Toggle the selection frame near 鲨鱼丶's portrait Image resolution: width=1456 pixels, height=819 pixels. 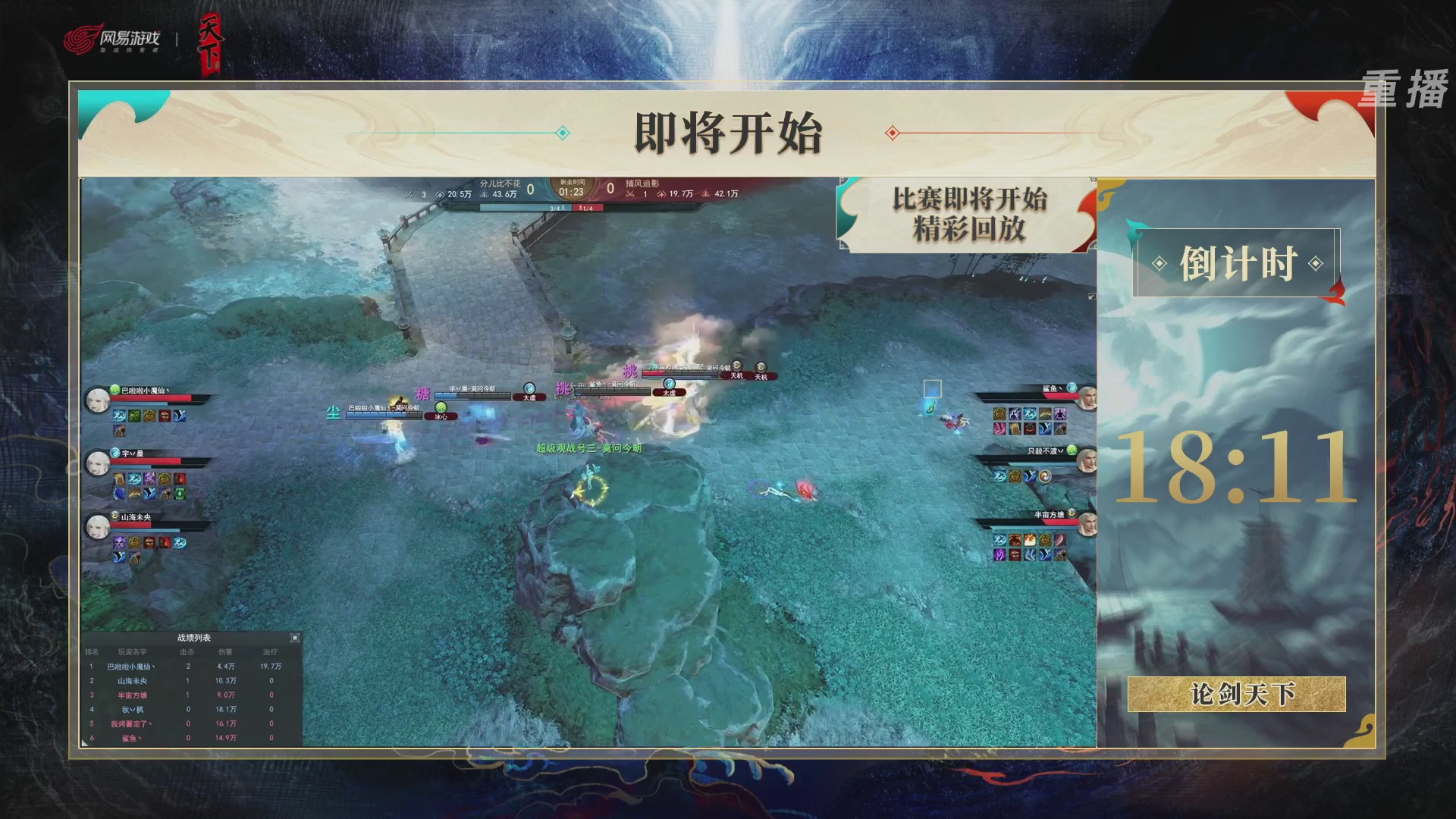pos(932,389)
